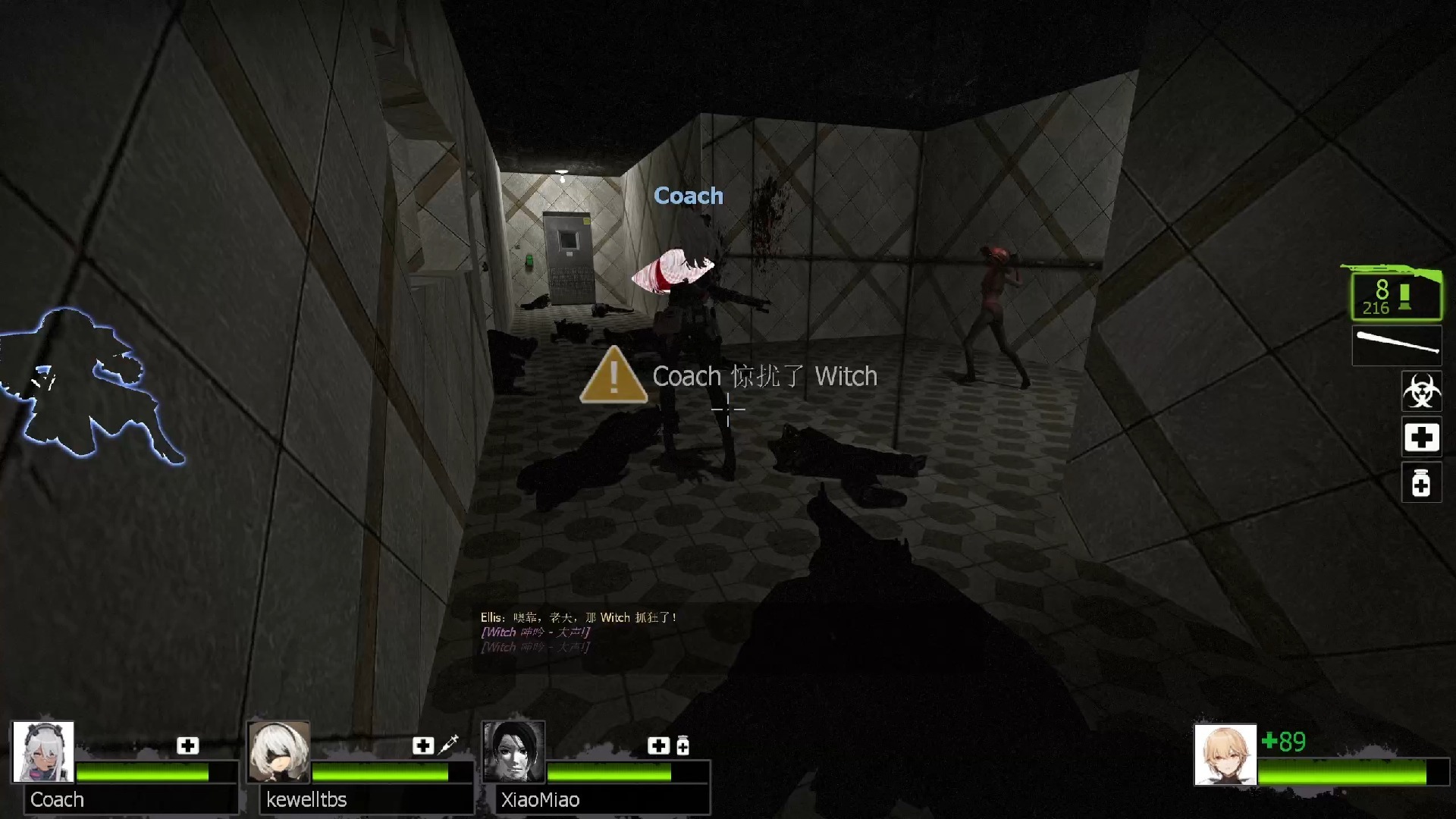The height and width of the screenshot is (819, 1456).
Task: Click kewelltbs's teammate portrait
Action: click(279, 752)
